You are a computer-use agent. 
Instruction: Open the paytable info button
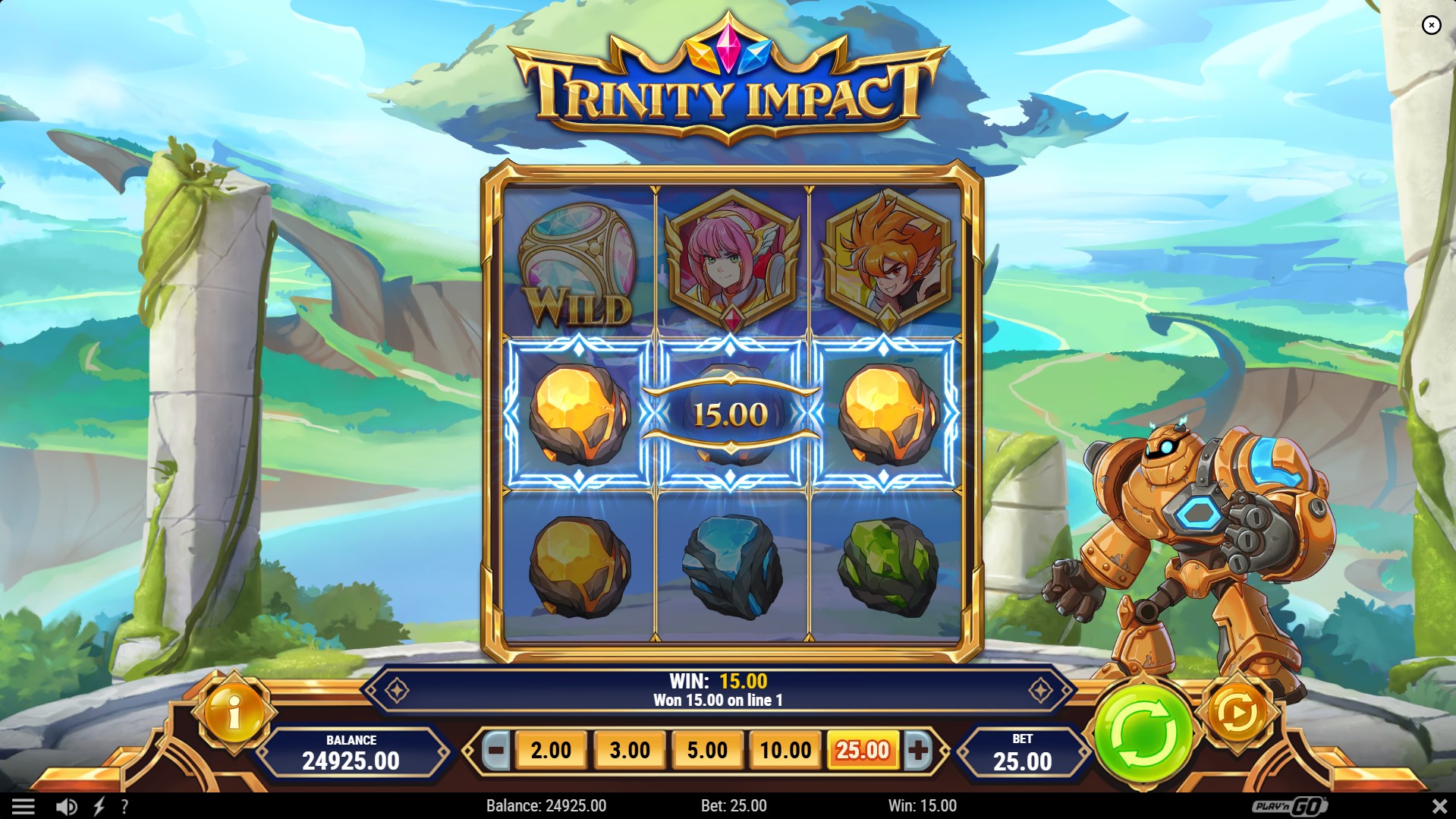[x=234, y=713]
